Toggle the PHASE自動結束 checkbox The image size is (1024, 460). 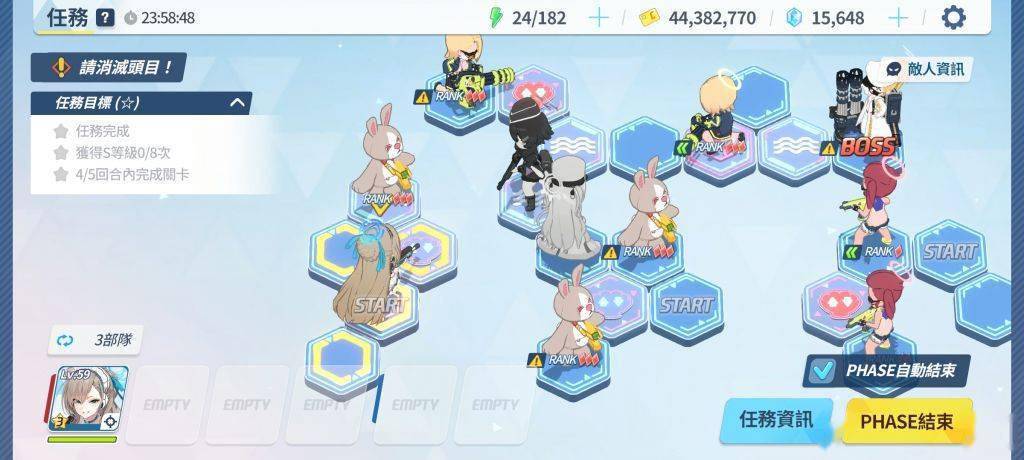click(823, 371)
